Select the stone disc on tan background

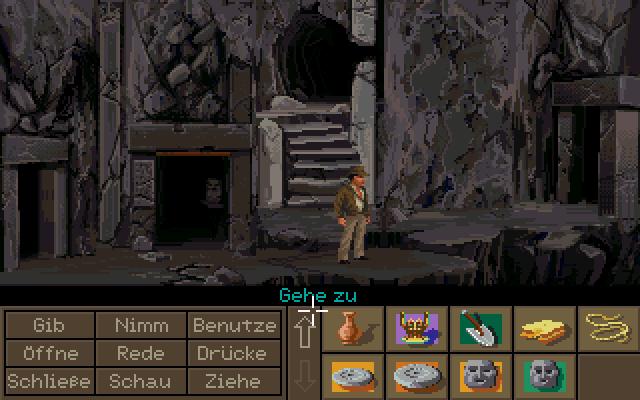(416, 376)
